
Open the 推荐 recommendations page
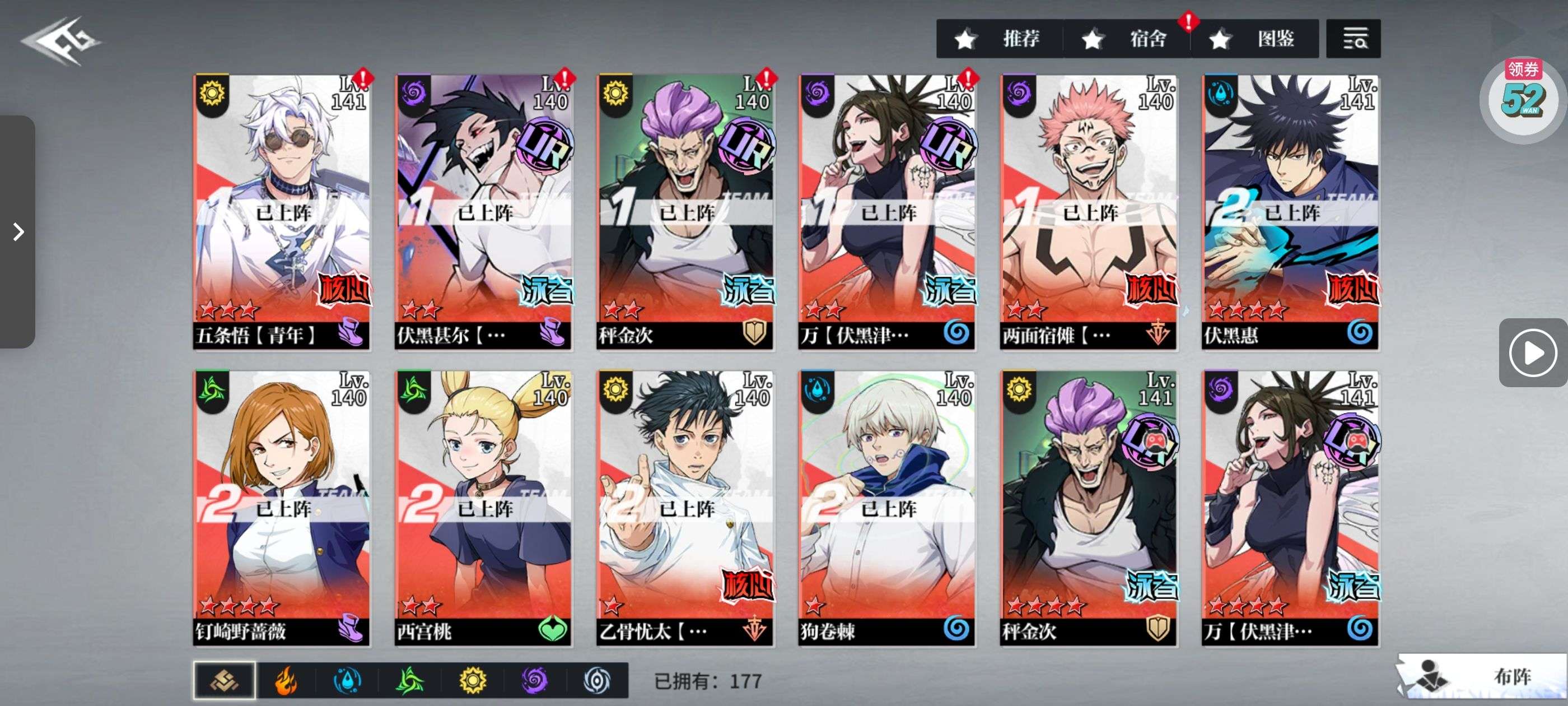click(999, 39)
